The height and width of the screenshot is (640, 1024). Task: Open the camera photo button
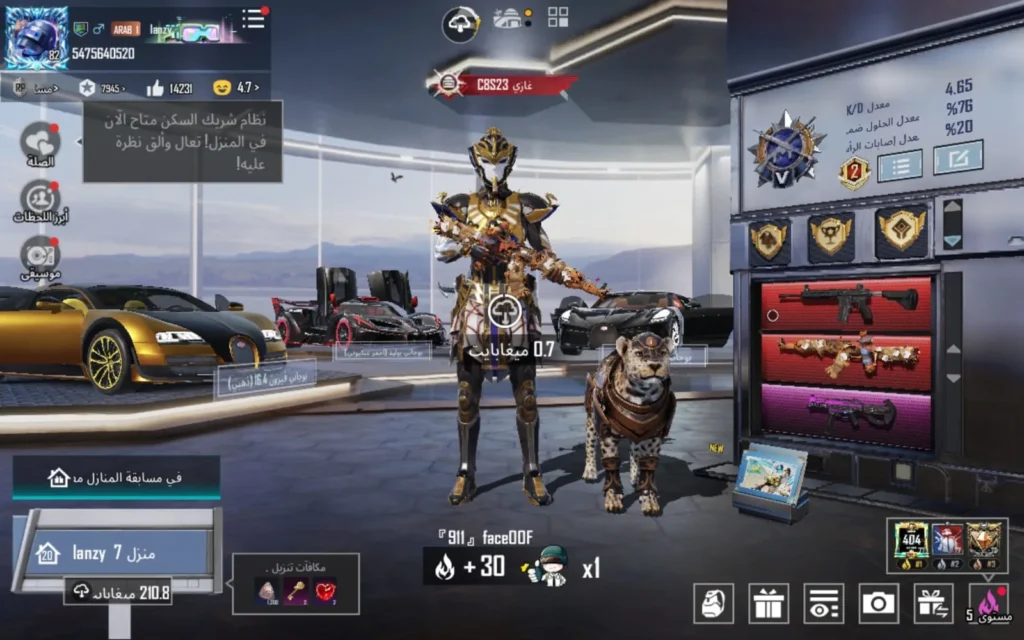[x=878, y=603]
